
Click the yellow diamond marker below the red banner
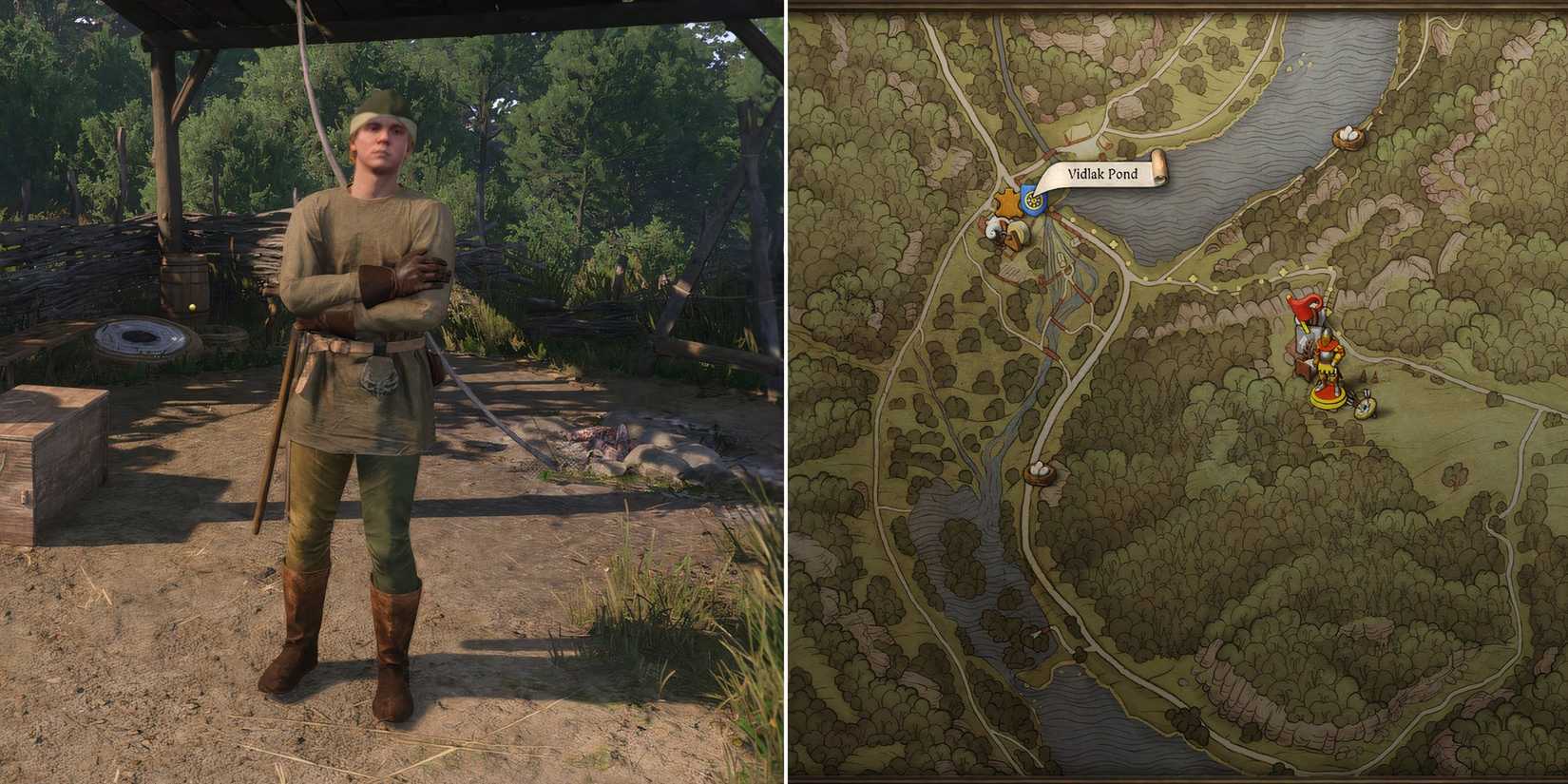click(x=1329, y=313)
